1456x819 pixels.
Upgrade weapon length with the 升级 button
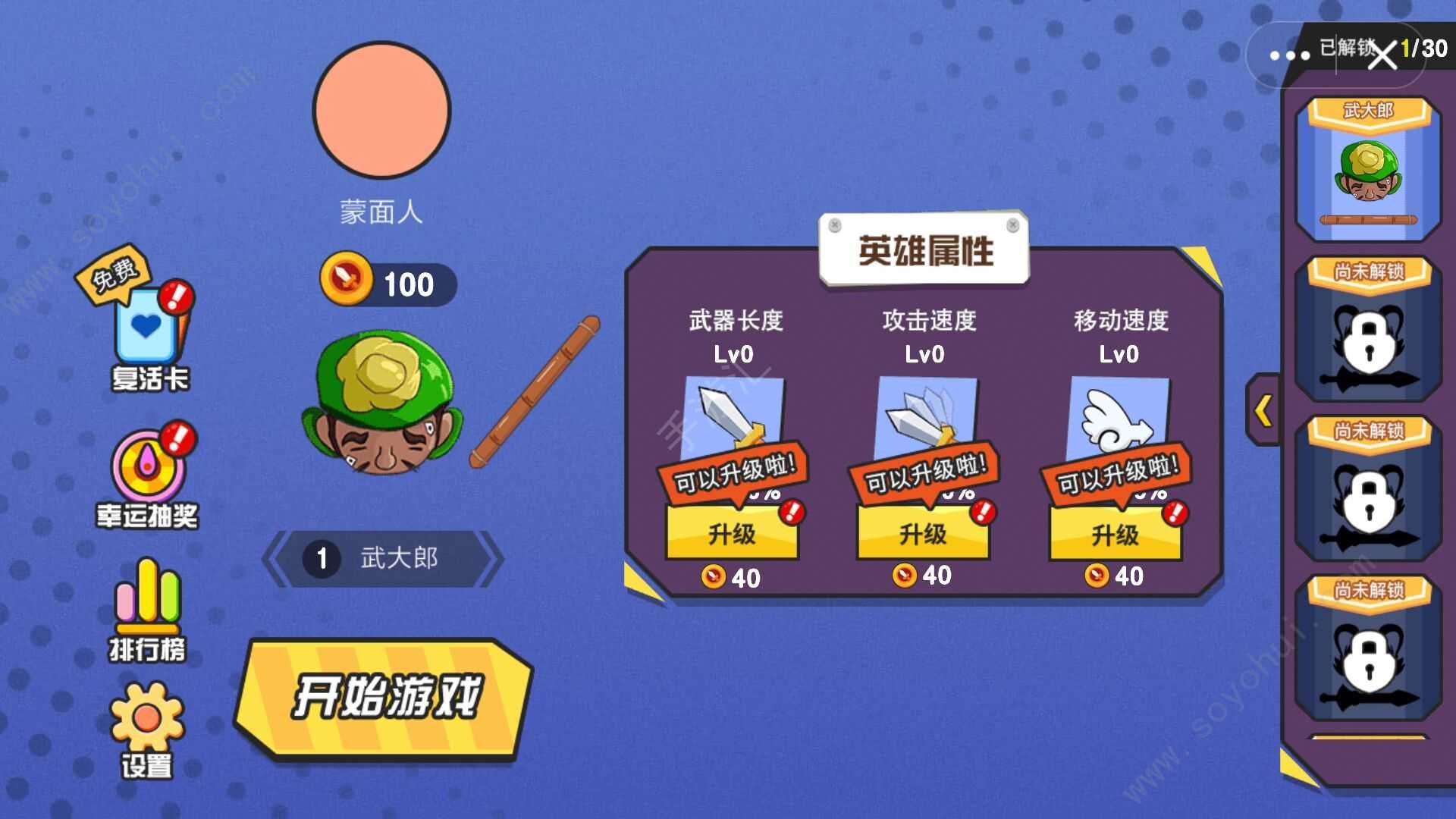[x=730, y=535]
